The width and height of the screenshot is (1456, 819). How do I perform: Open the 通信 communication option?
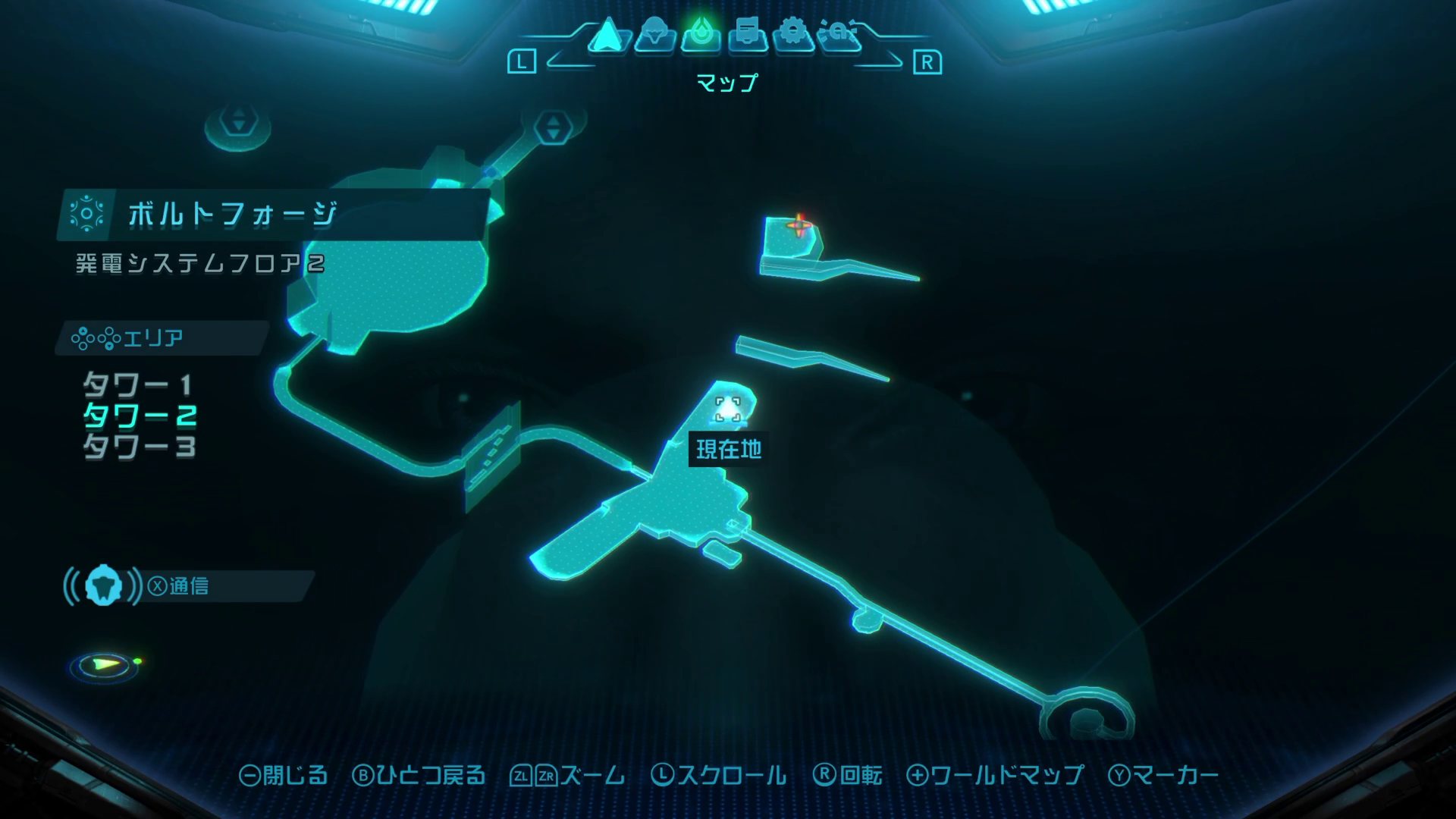179,586
